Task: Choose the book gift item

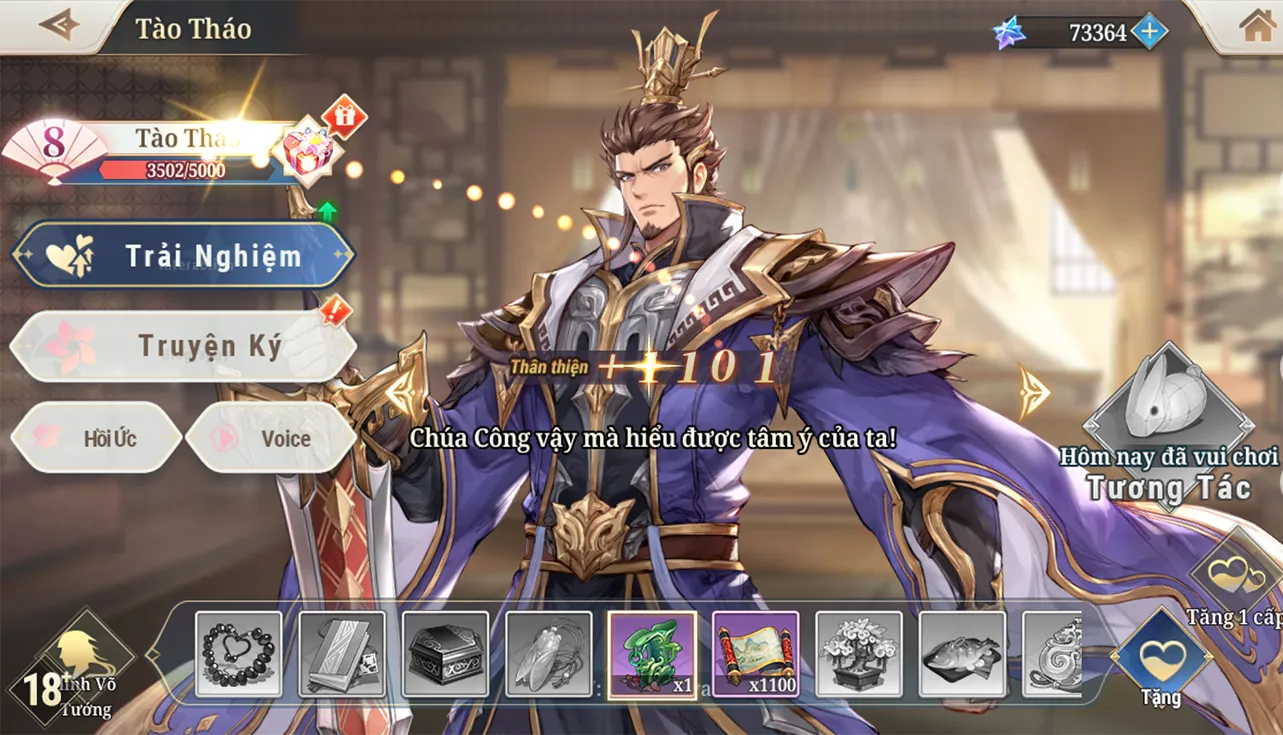Action: tap(342, 654)
